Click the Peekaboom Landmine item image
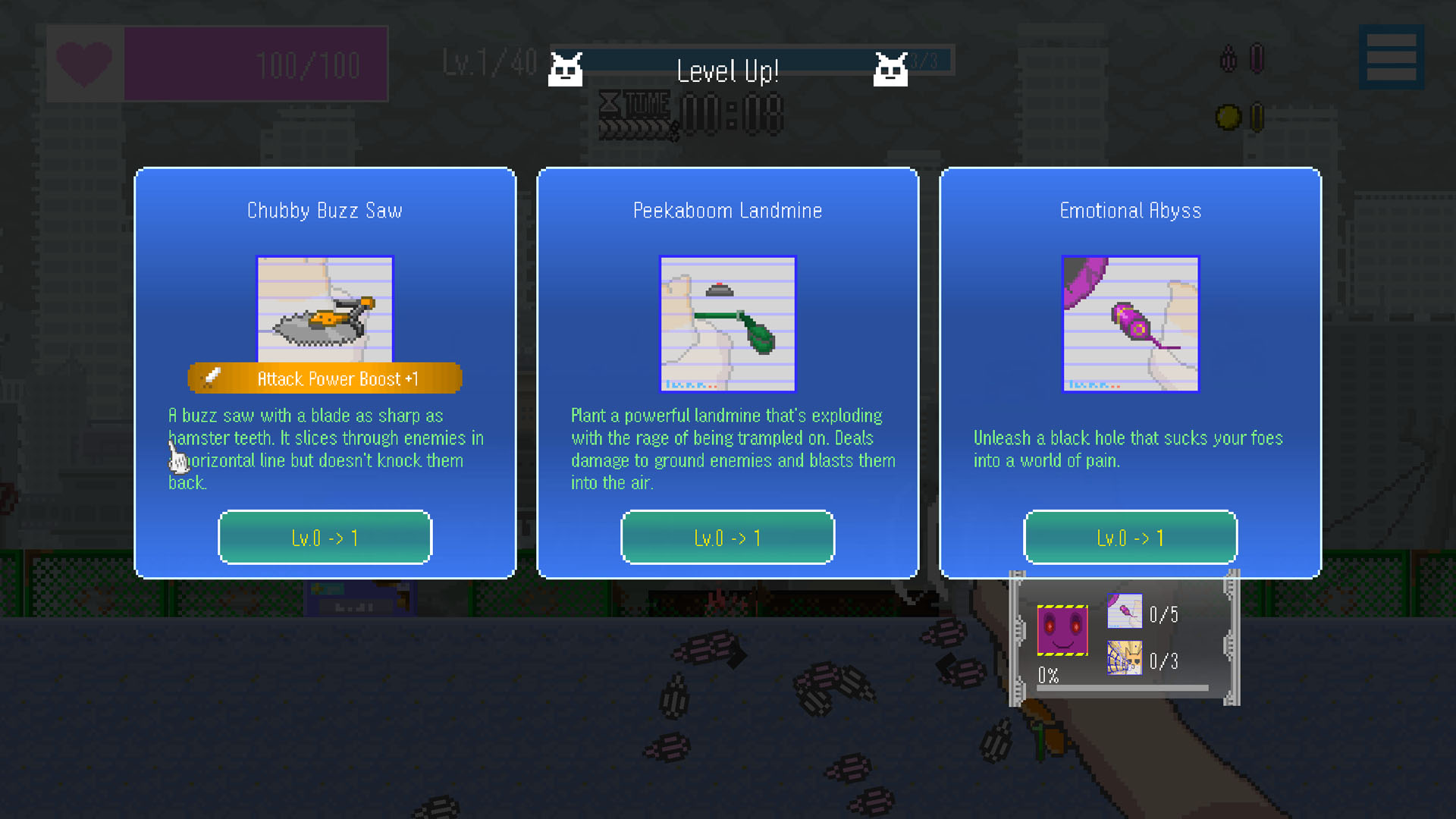Viewport: 1456px width, 819px height. pyautogui.click(x=727, y=325)
